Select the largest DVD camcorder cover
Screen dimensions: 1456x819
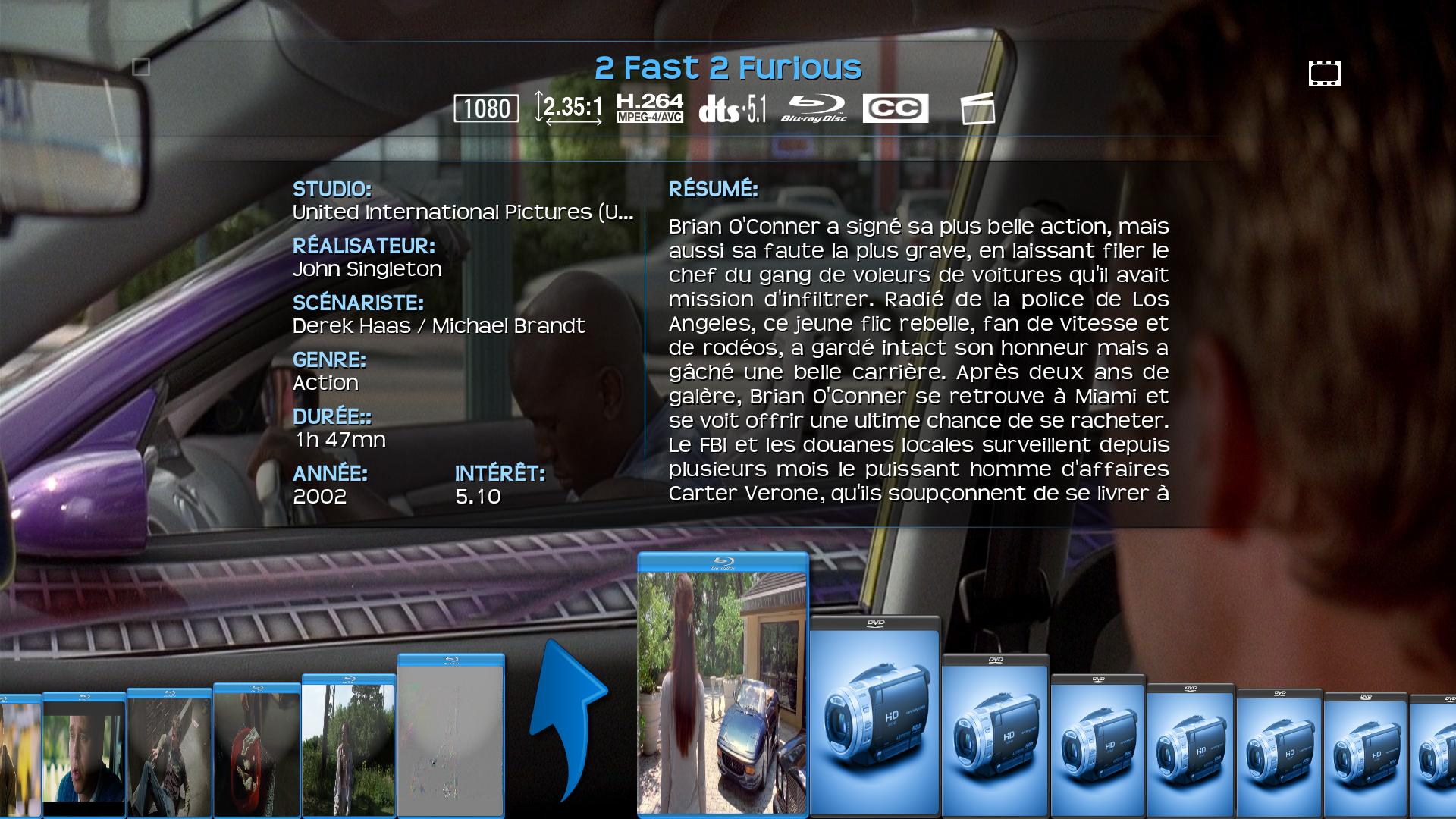coord(875,717)
